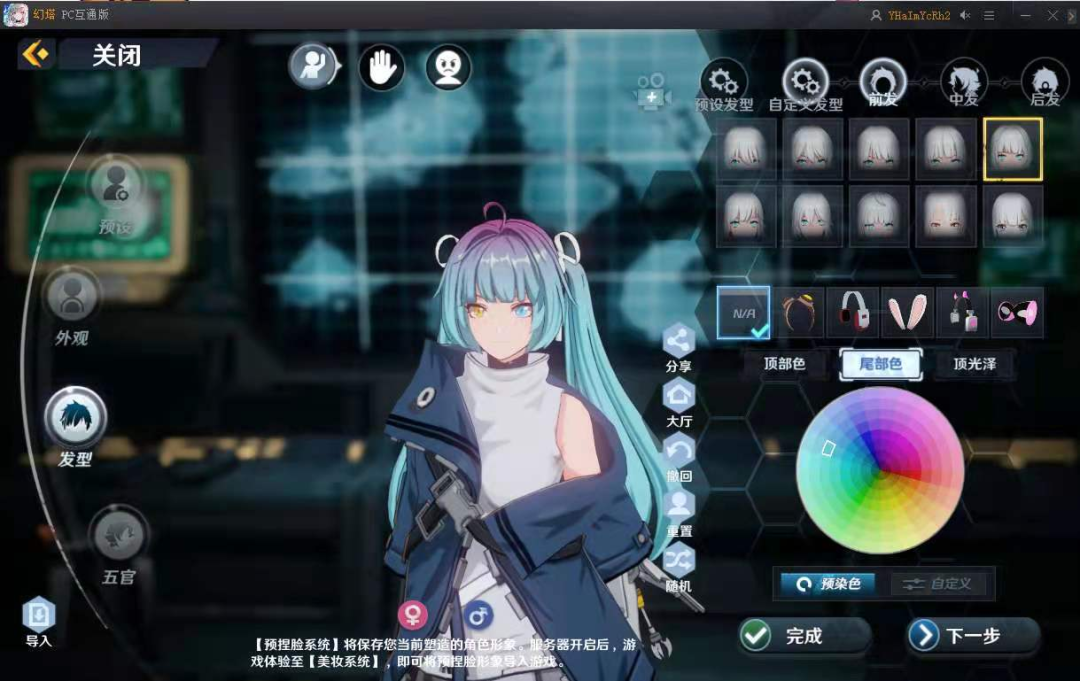Switch to 自定义 custom color mode
Screen dimensions: 1080x681
tap(938, 584)
